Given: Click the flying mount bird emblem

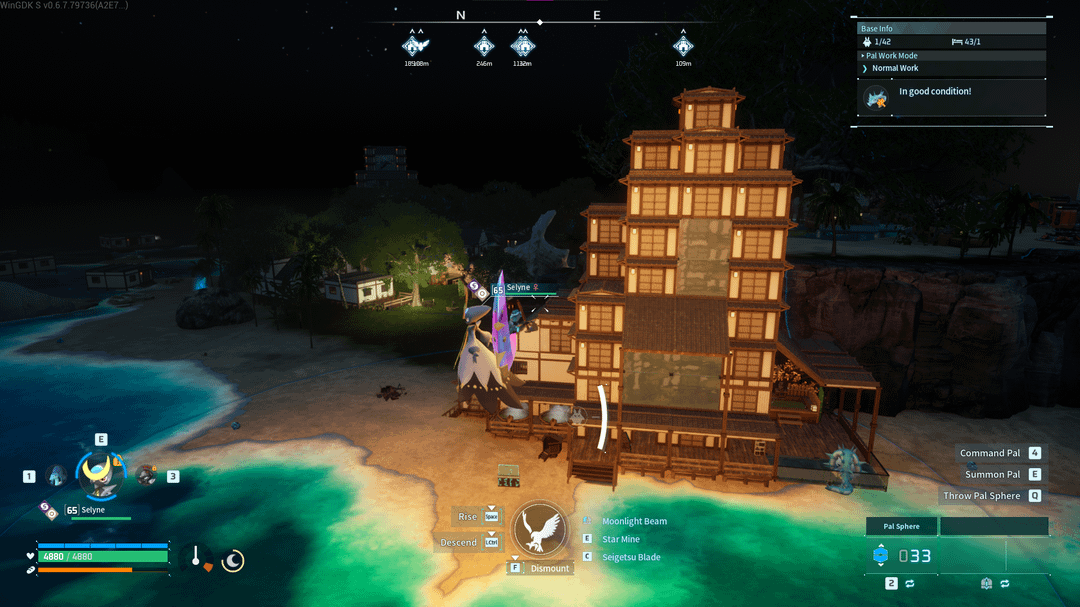Looking at the screenshot, I should click(540, 529).
